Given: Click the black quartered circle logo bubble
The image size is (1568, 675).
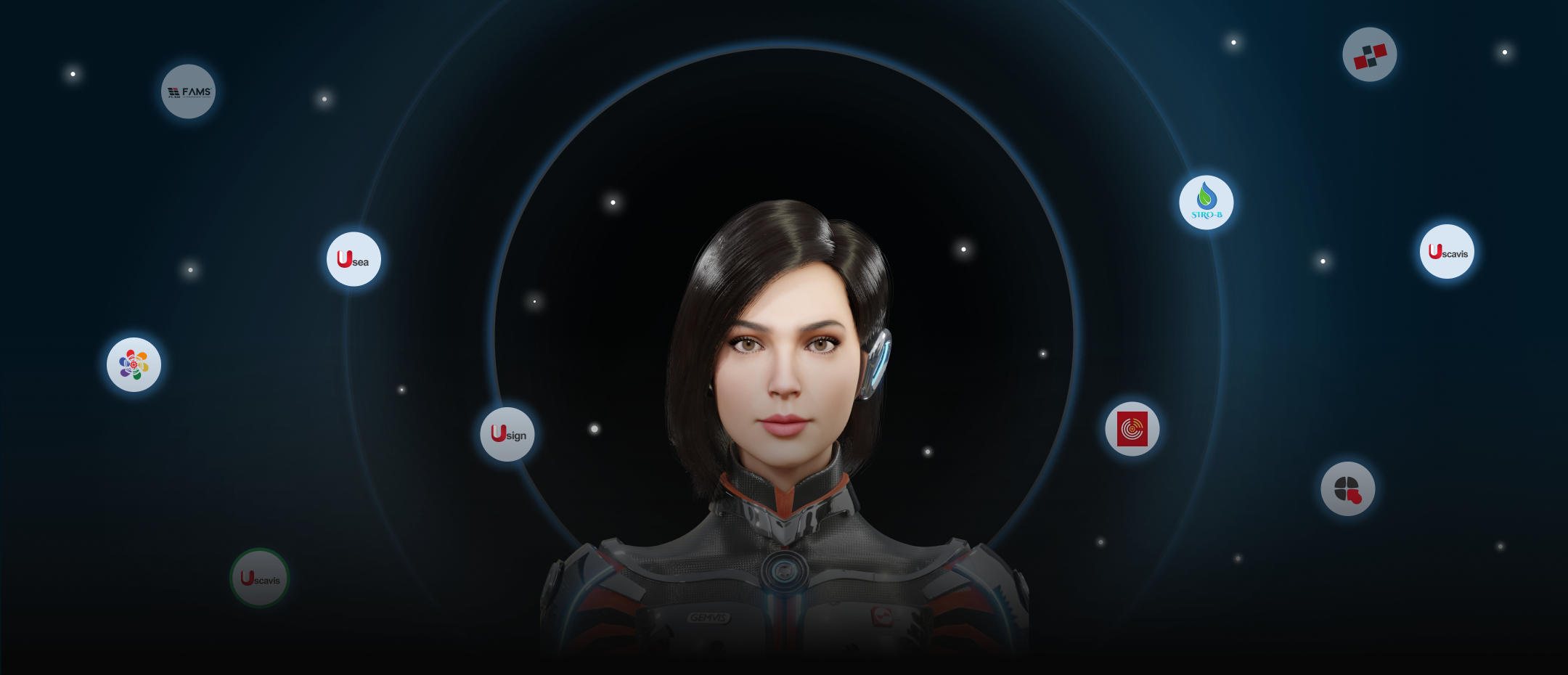Looking at the screenshot, I should (x=1347, y=488).
